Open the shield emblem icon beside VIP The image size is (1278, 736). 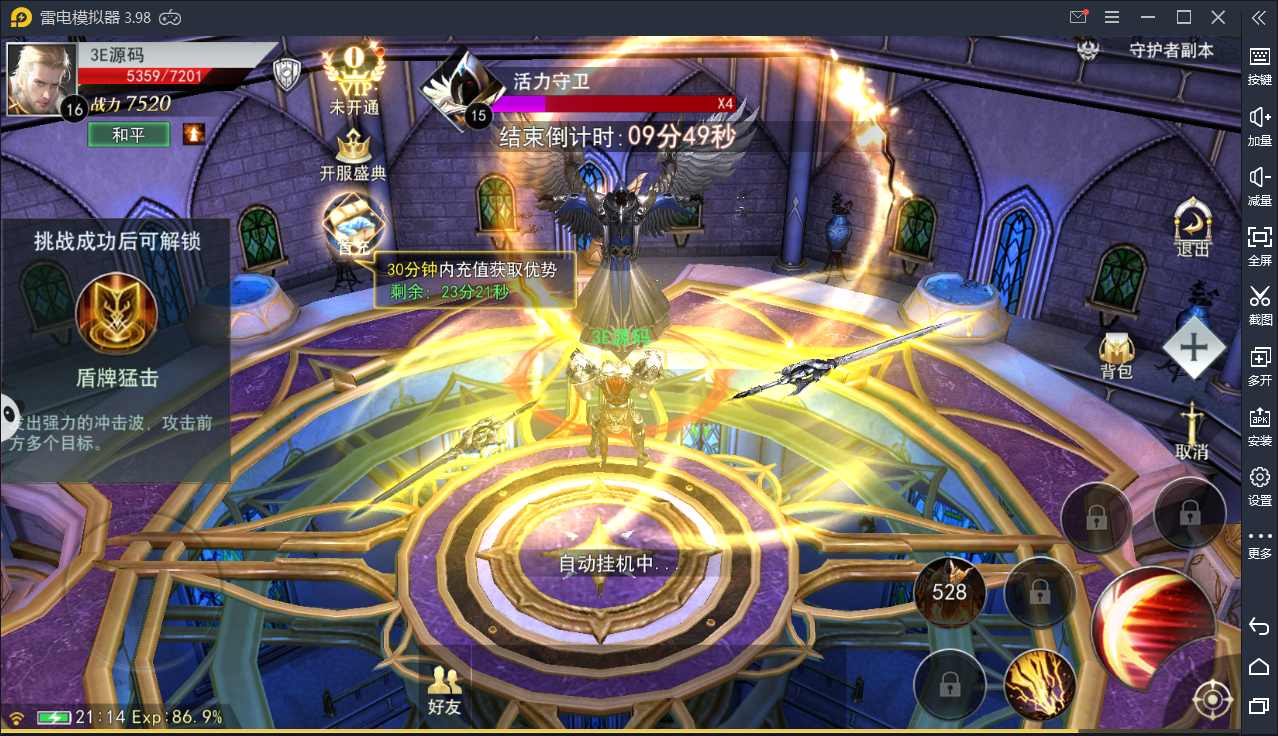click(x=289, y=74)
